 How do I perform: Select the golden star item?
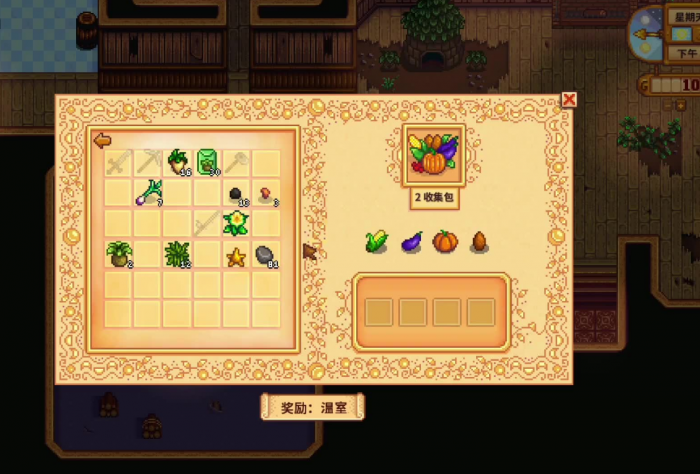coord(237,256)
